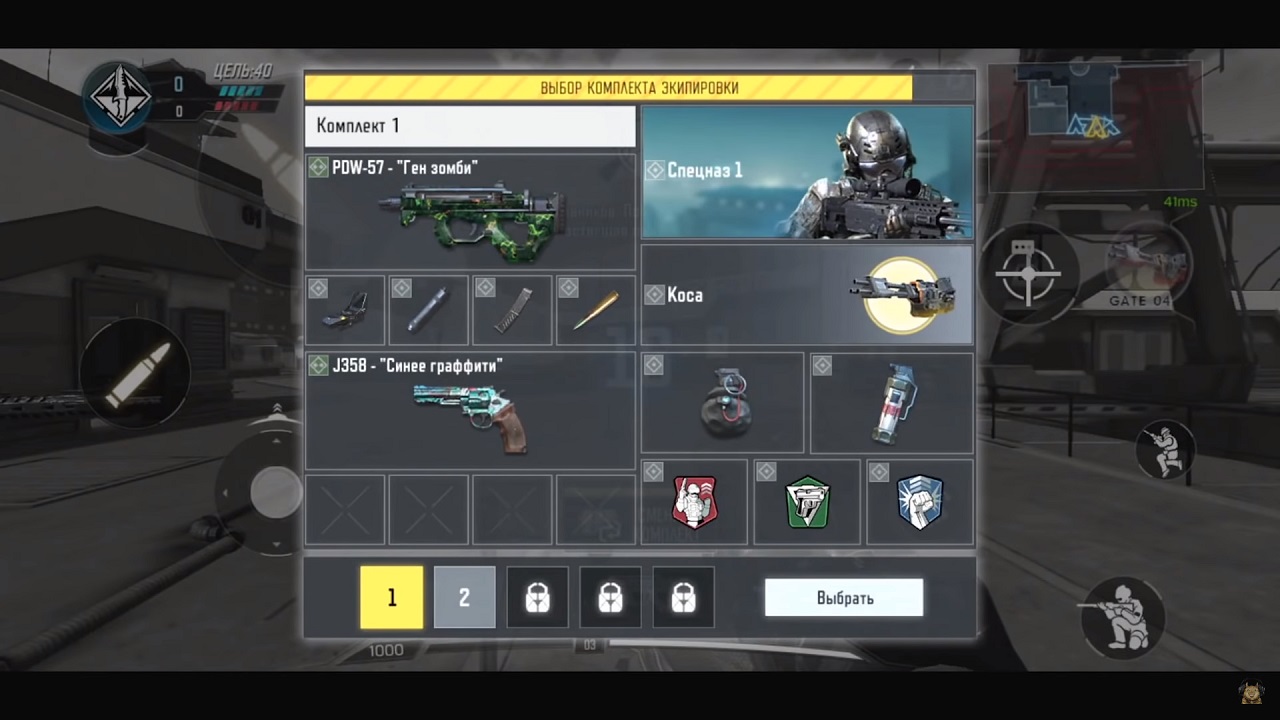Open the minimap

(1095, 125)
